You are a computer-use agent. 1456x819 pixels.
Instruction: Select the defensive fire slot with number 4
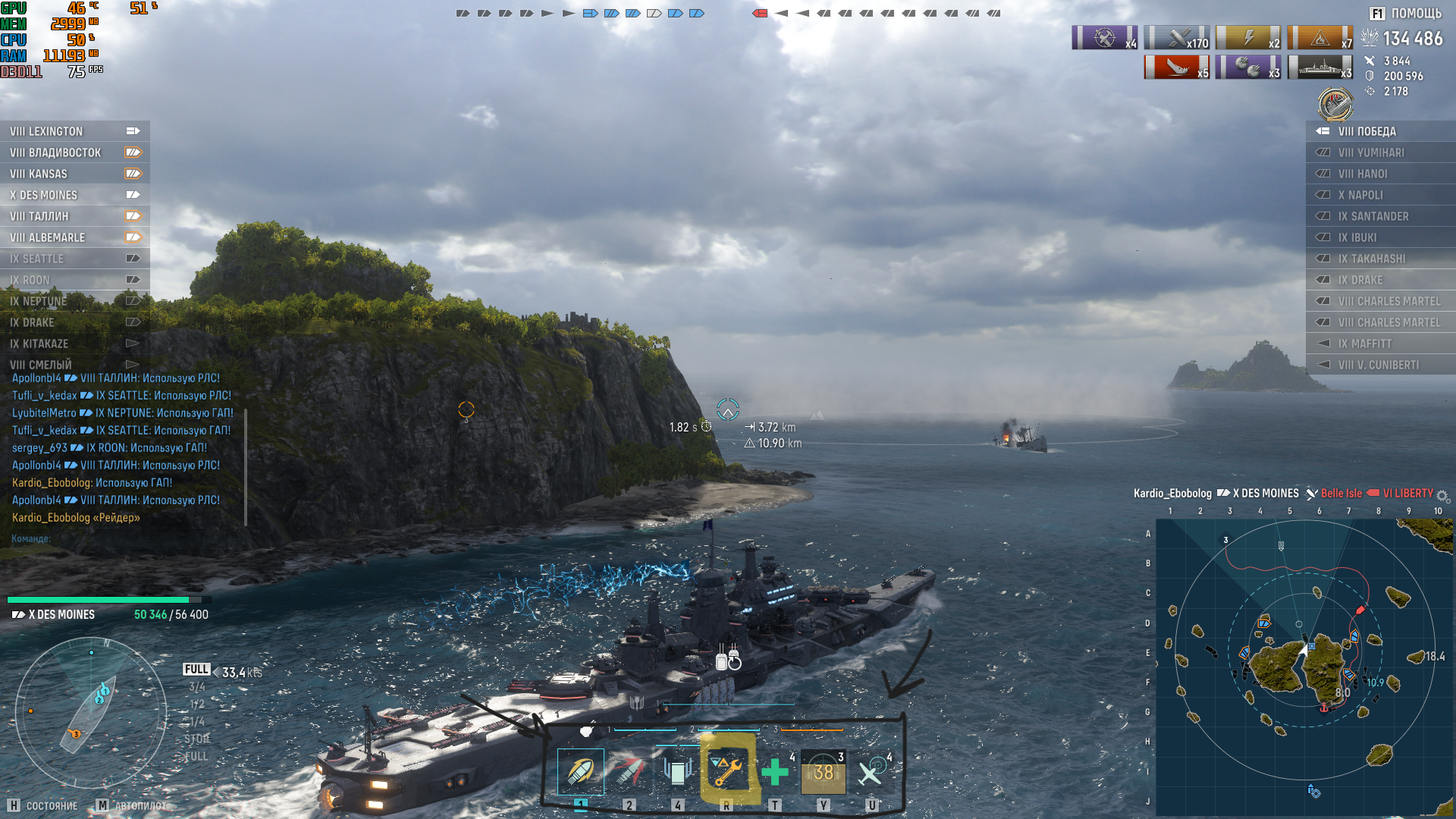[x=678, y=772]
